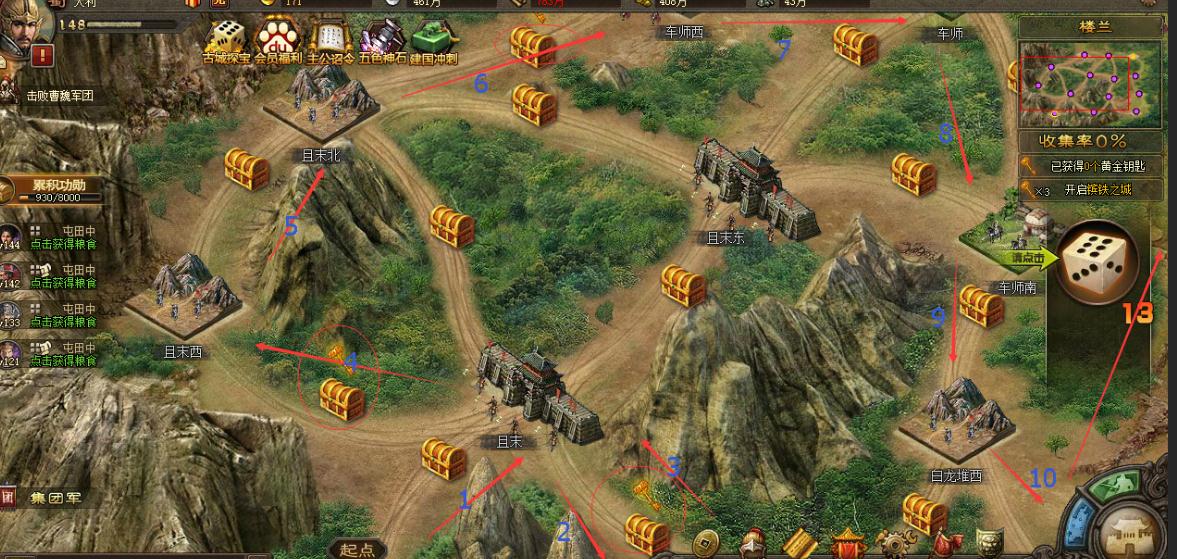This screenshot has width=1177, height=559.
Task: Open the 集团军 army group button
Action: click(48, 497)
